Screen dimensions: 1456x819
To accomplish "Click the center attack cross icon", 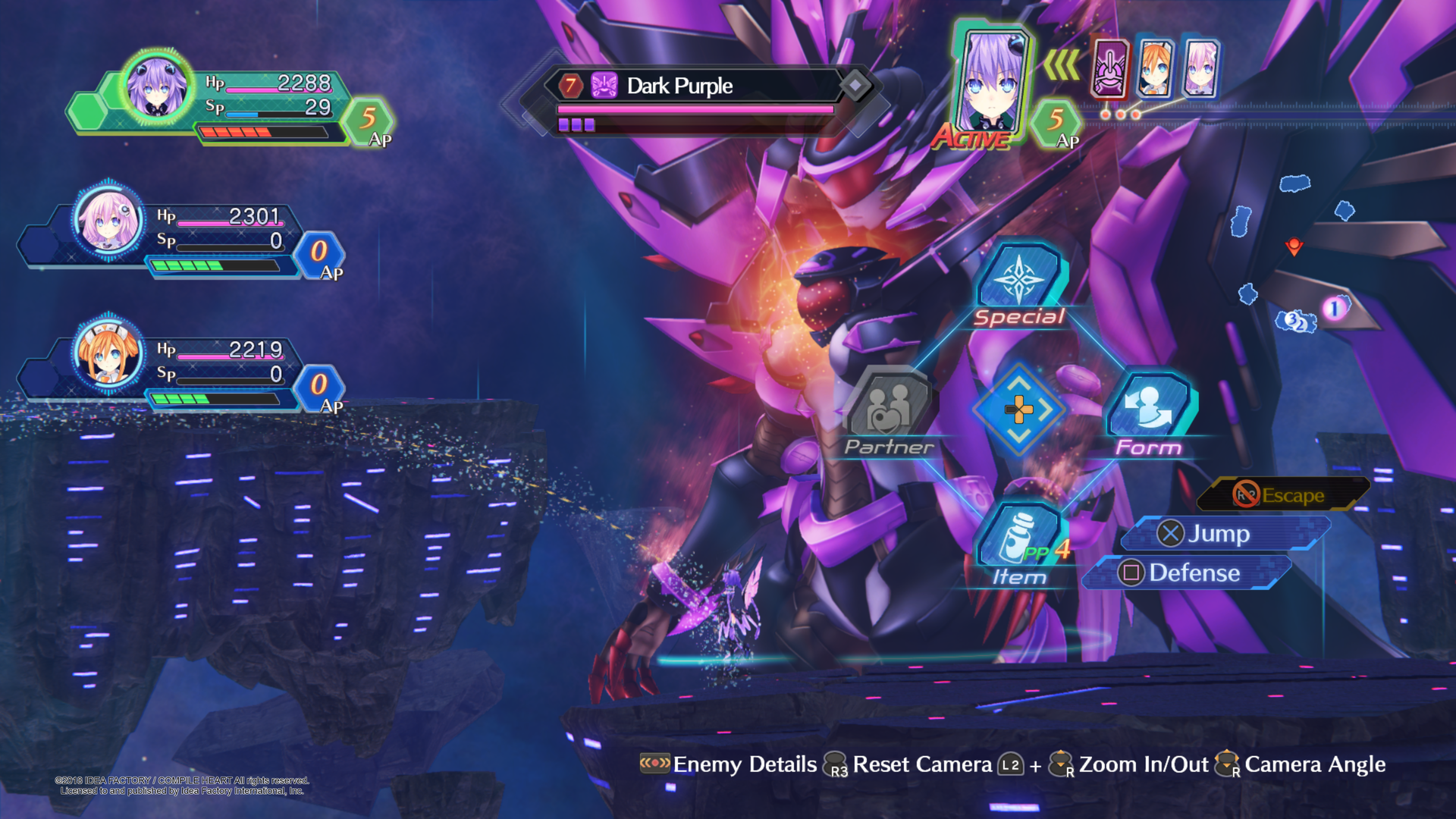I will click(1020, 411).
